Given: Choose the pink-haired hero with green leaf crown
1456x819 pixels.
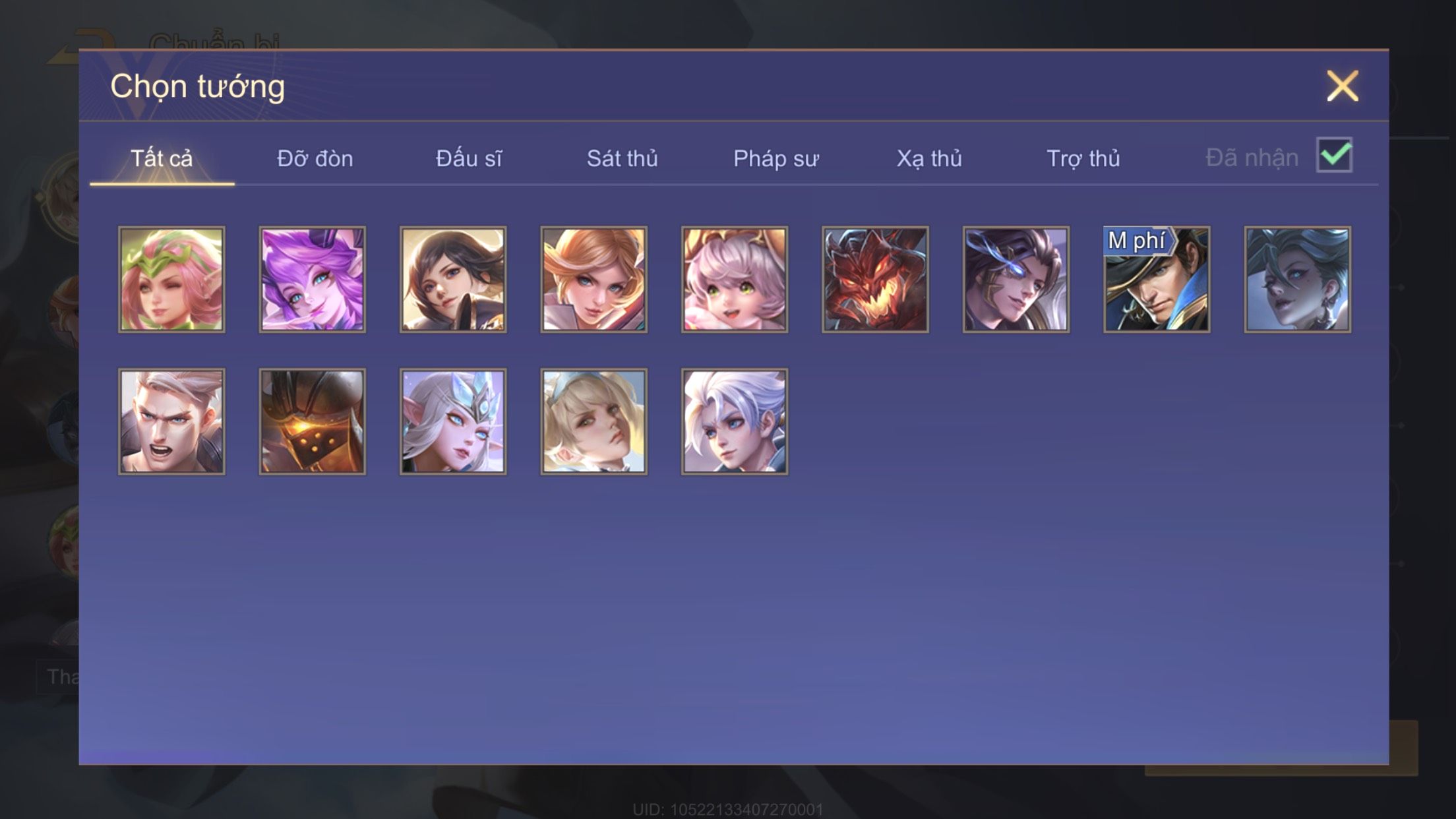Looking at the screenshot, I should point(171,280).
